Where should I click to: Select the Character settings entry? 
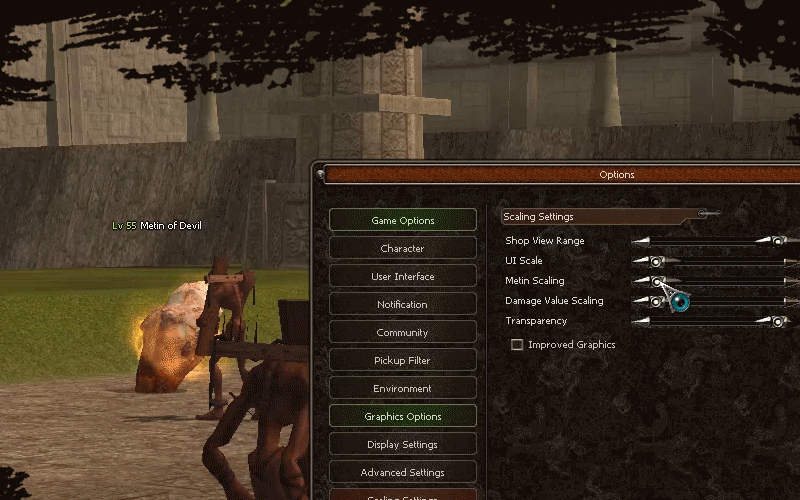click(x=402, y=248)
